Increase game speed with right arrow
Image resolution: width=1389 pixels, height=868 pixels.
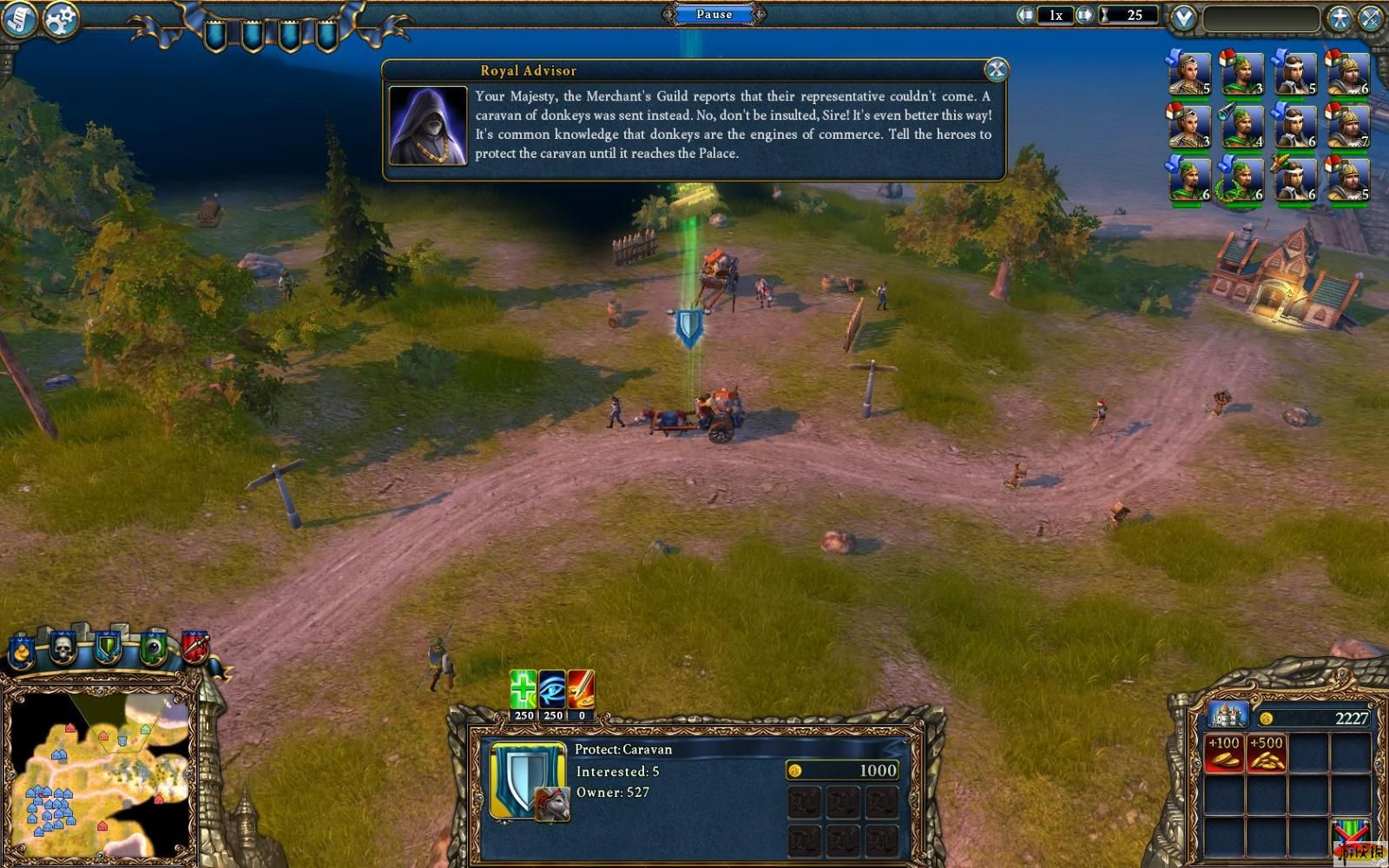click(1084, 15)
